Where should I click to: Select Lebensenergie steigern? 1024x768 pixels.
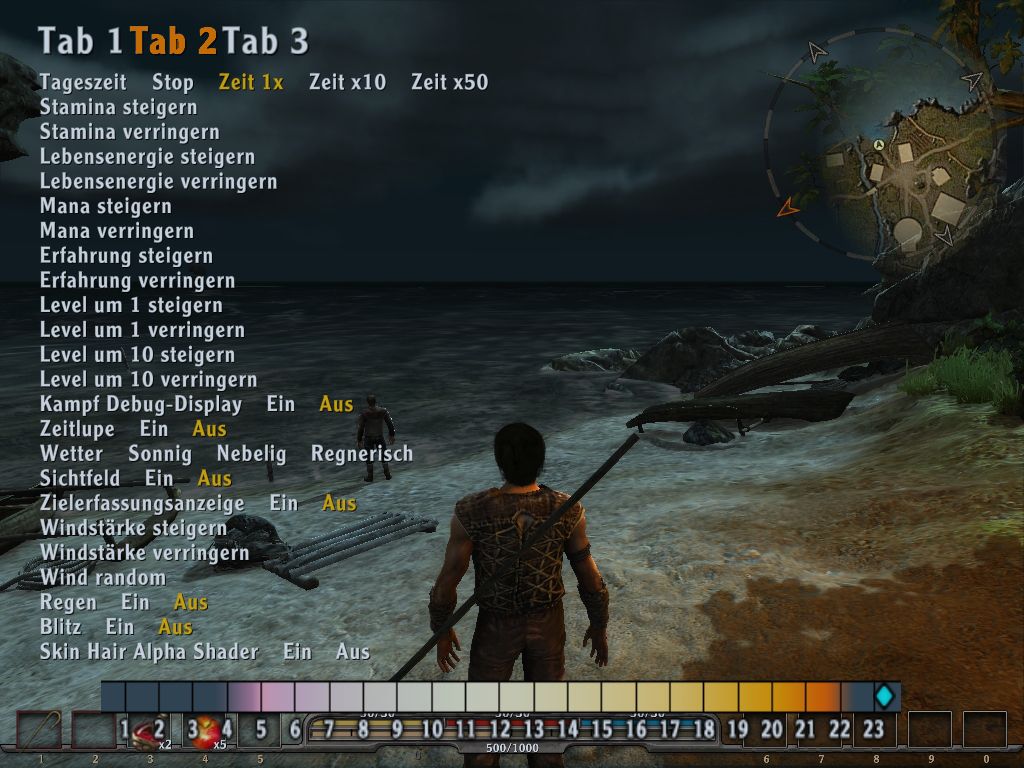(x=147, y=157)
